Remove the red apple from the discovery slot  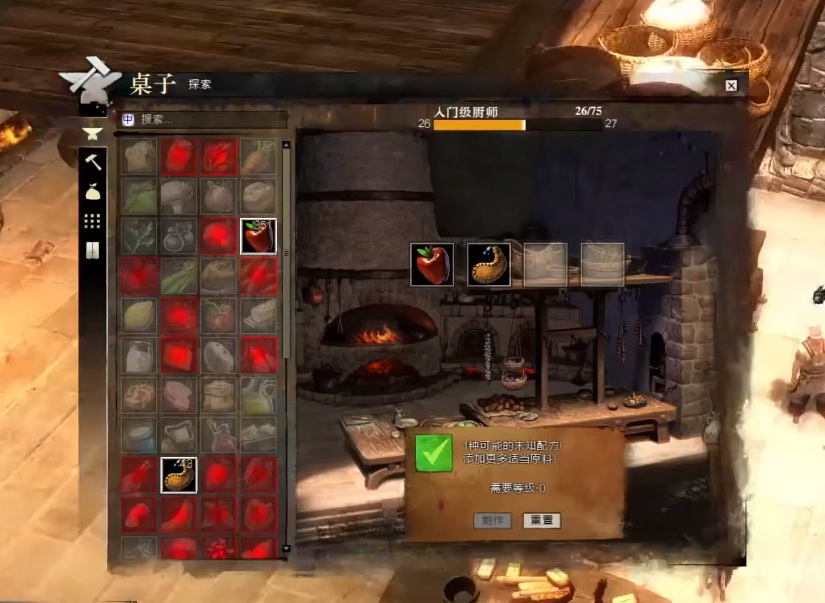(x=432, y=264)
